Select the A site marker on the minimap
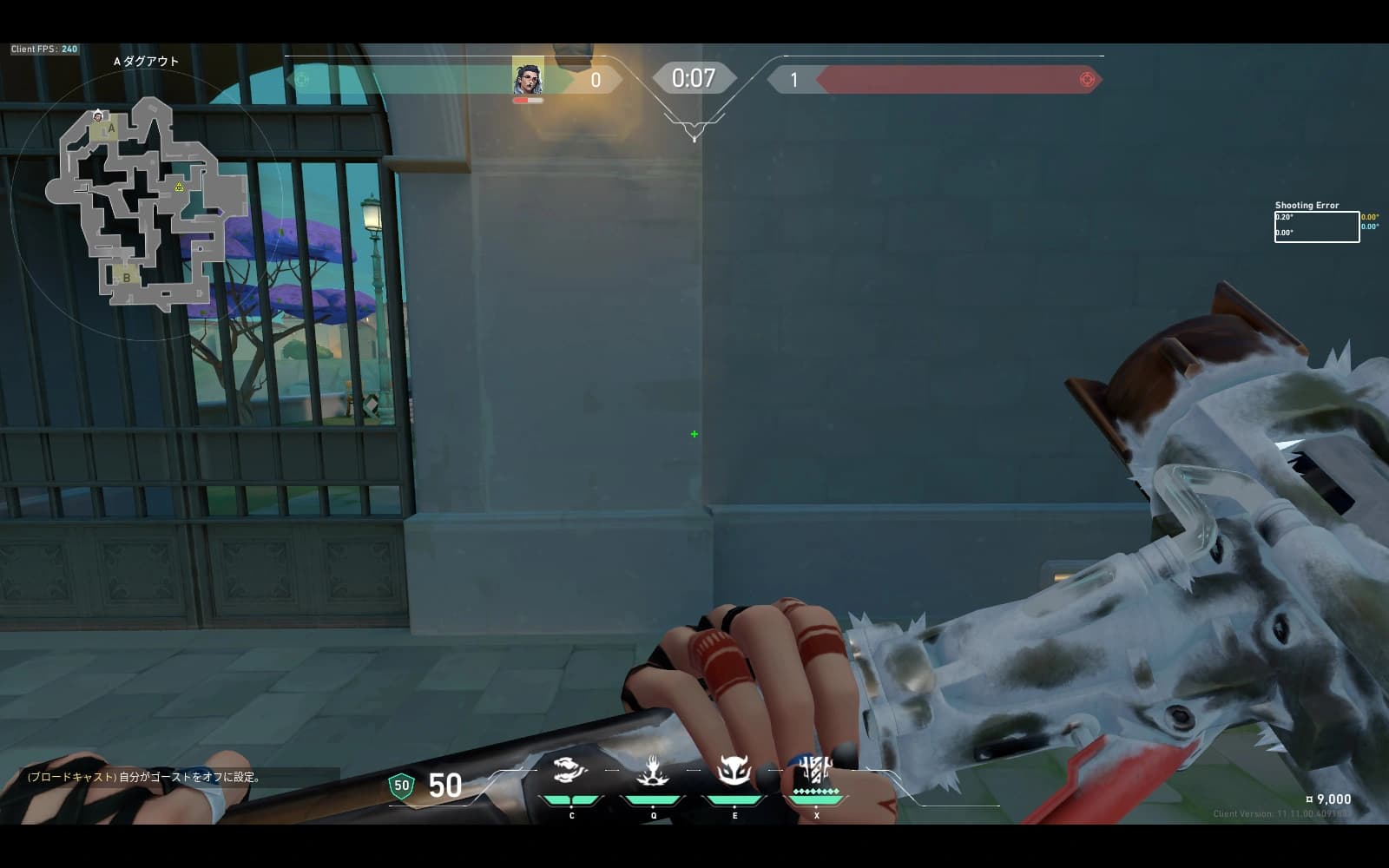The width and height of the screenshot is (1389, 868). (109, 129)
